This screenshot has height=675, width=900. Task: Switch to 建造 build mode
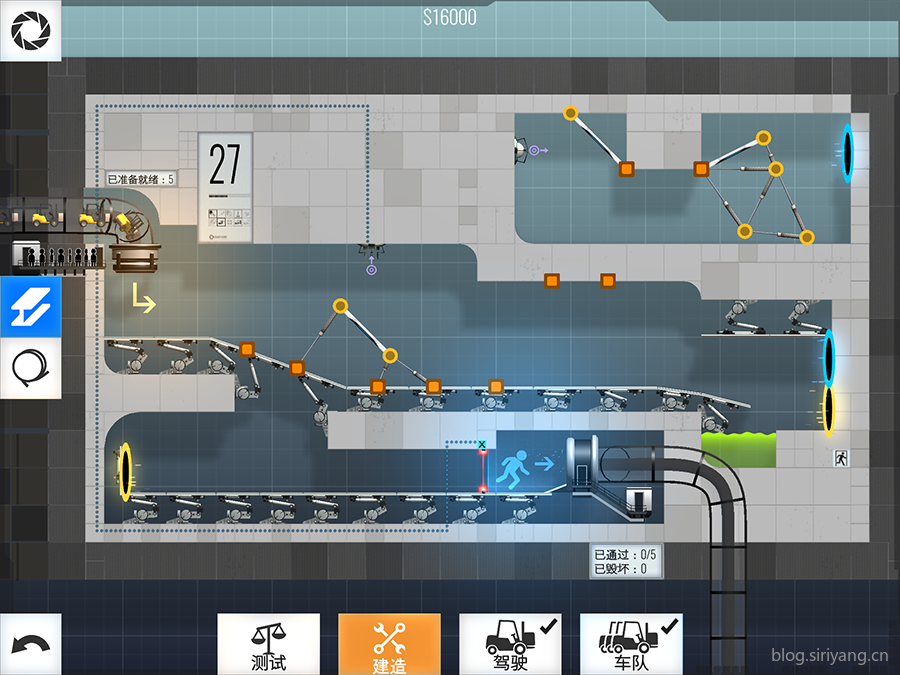tap(389, 643)
